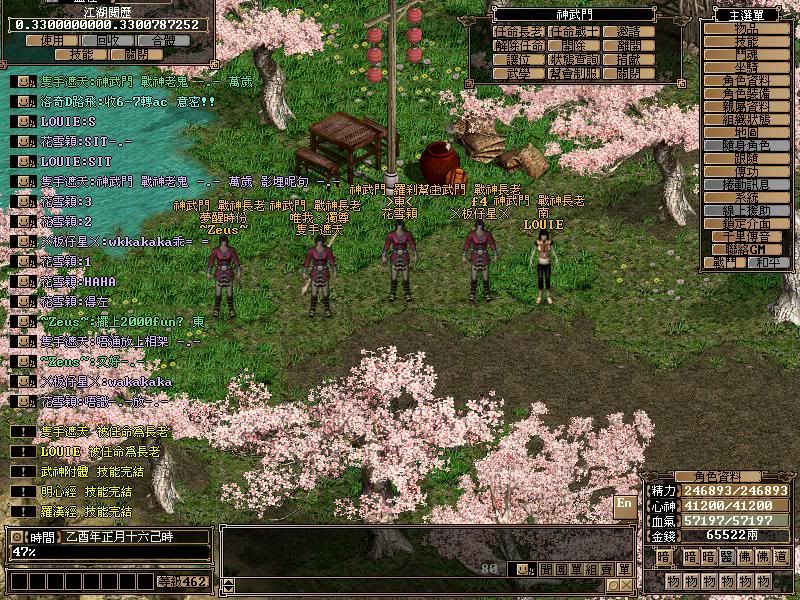This screenshot has height=600, width=800.
Task: Open 狀態查詢 guild status query
Action: [x=573, y=59]
